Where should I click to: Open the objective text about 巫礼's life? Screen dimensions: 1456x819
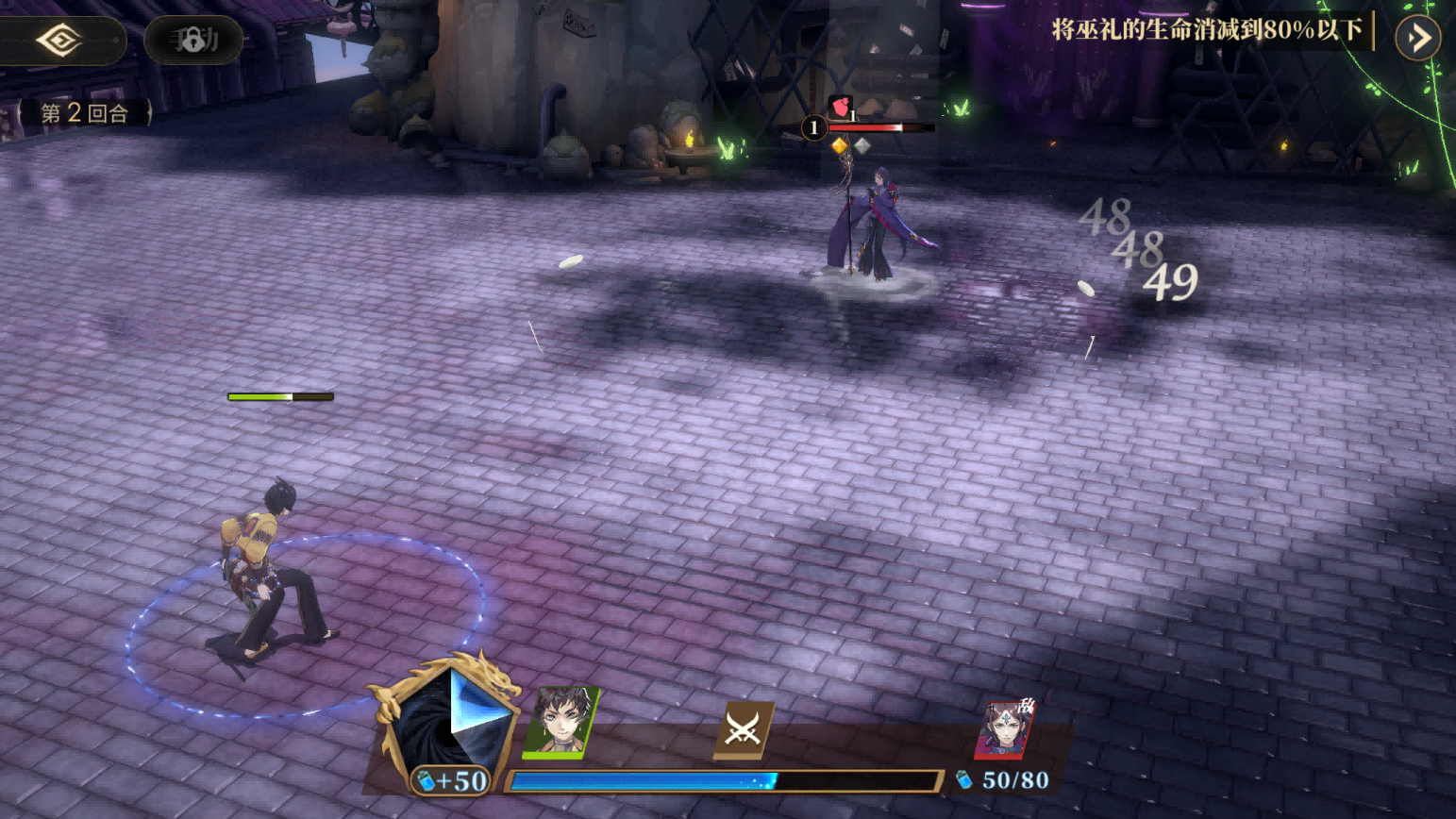coord(1207,31)
